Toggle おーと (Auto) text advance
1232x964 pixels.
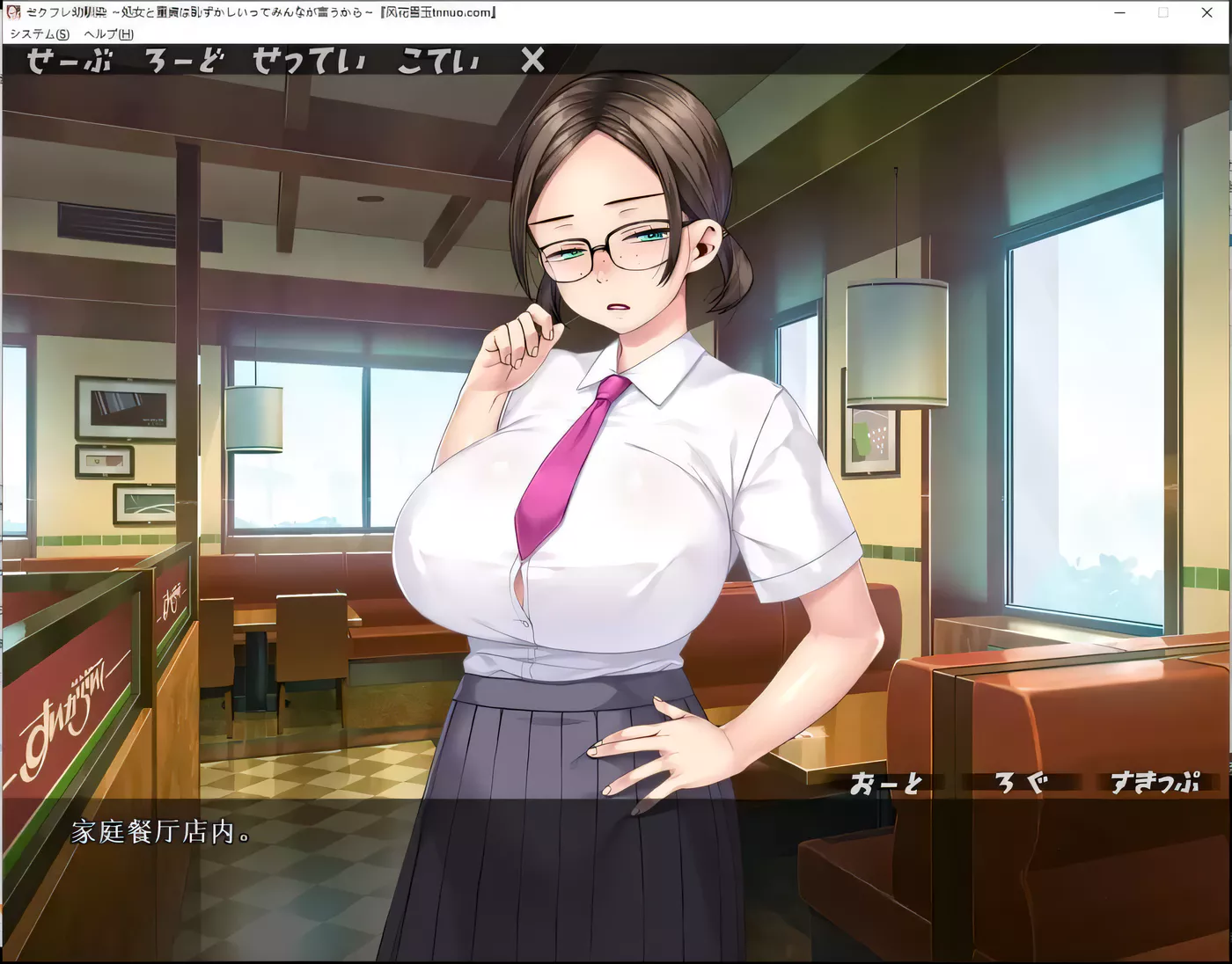point(886,782)
